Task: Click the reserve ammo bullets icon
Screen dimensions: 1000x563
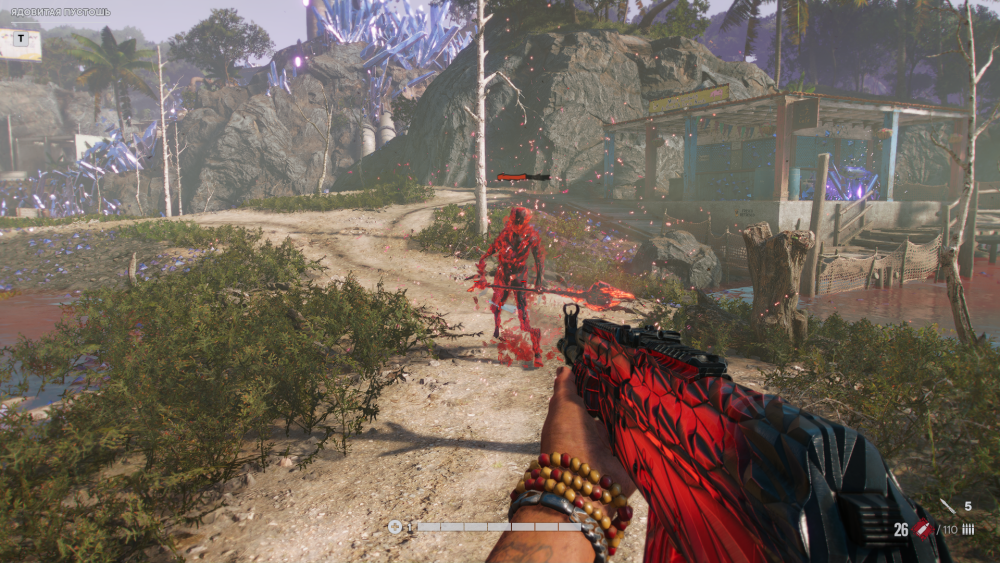Action: [x=967, y=530]
